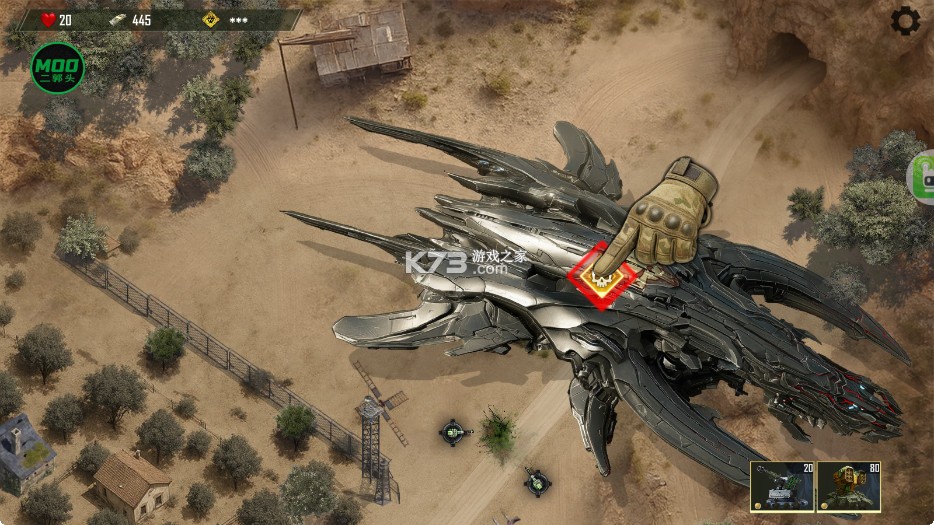
Task: Choose the missile launcher tower card costing 80
Action: 848,486
